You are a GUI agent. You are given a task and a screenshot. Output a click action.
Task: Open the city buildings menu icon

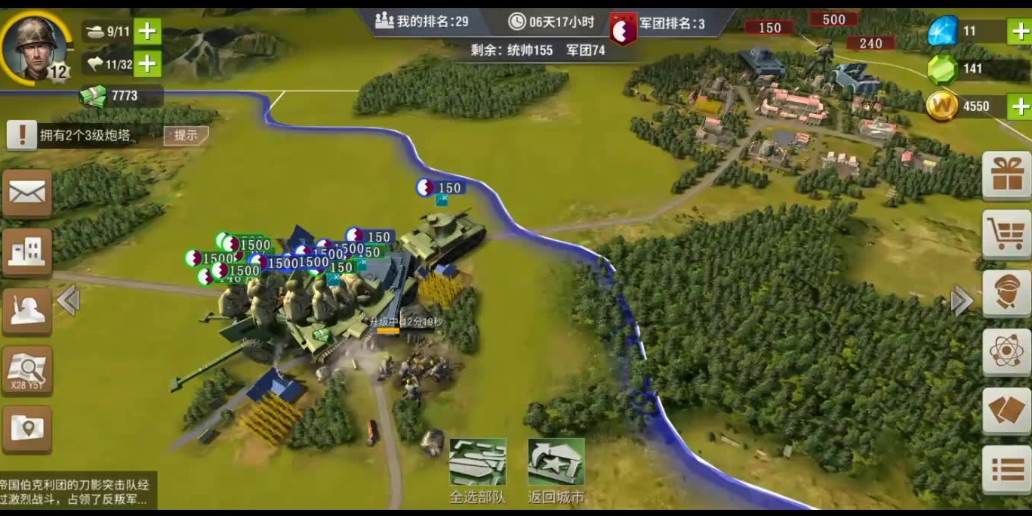click(27, 251)
